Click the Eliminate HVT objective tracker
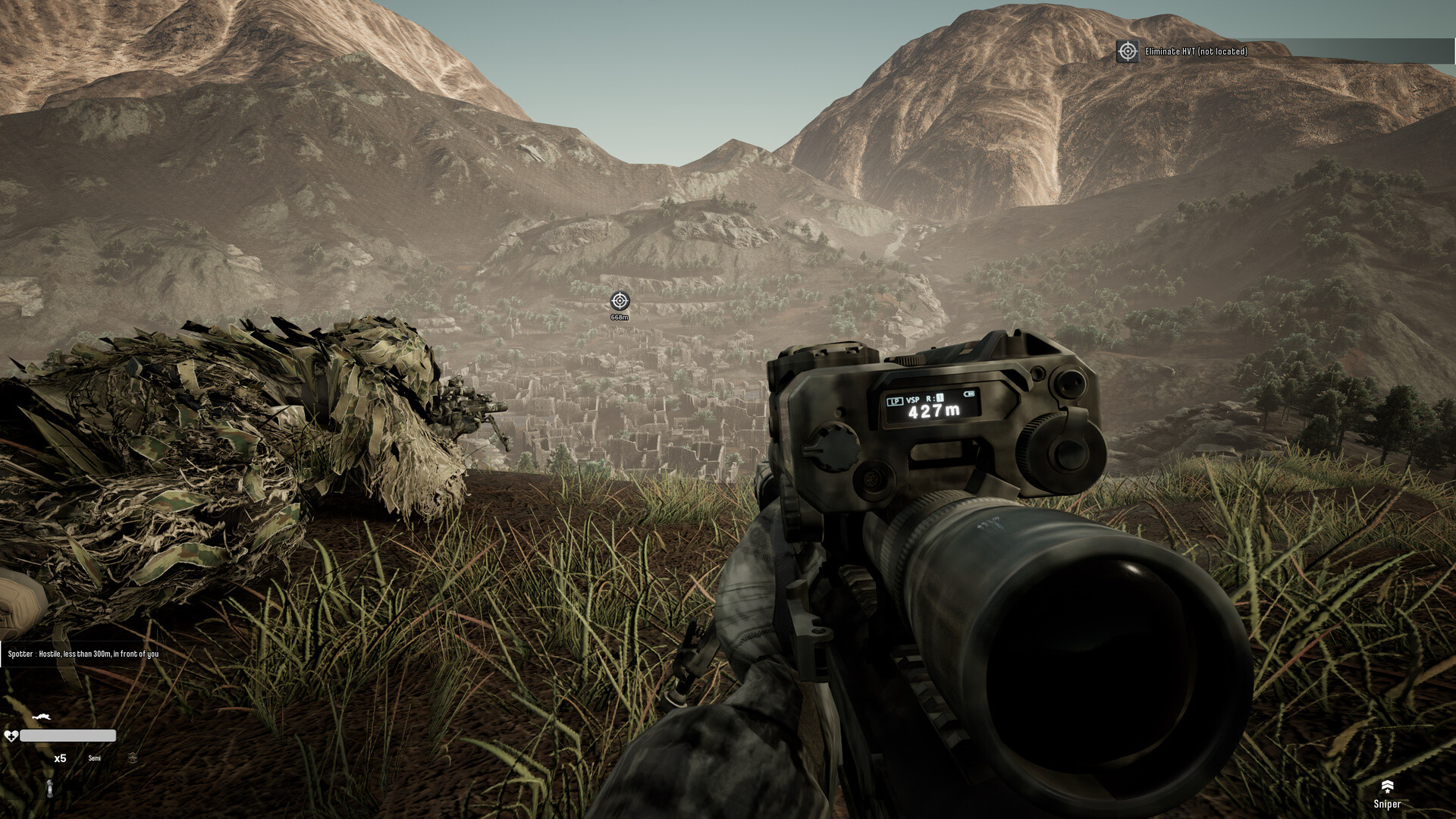The height and width of the screenshot is (819, 1456). click(x=1194, y=52)
